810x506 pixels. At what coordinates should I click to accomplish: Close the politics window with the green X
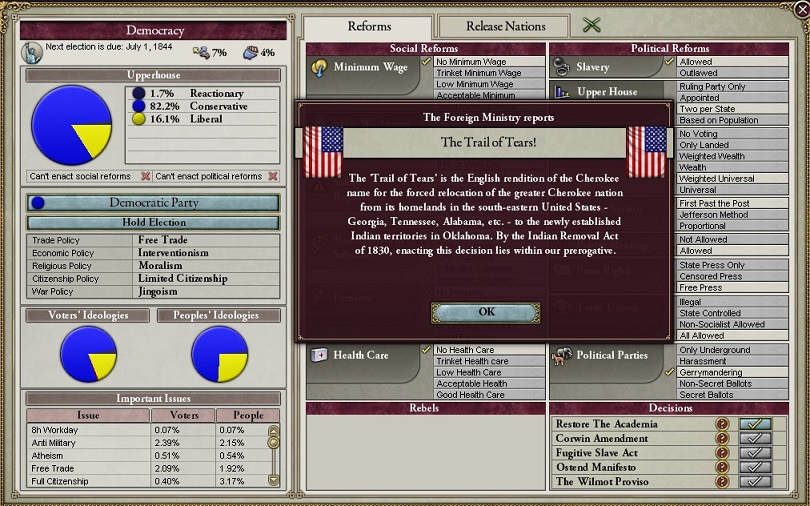[592, 26]
